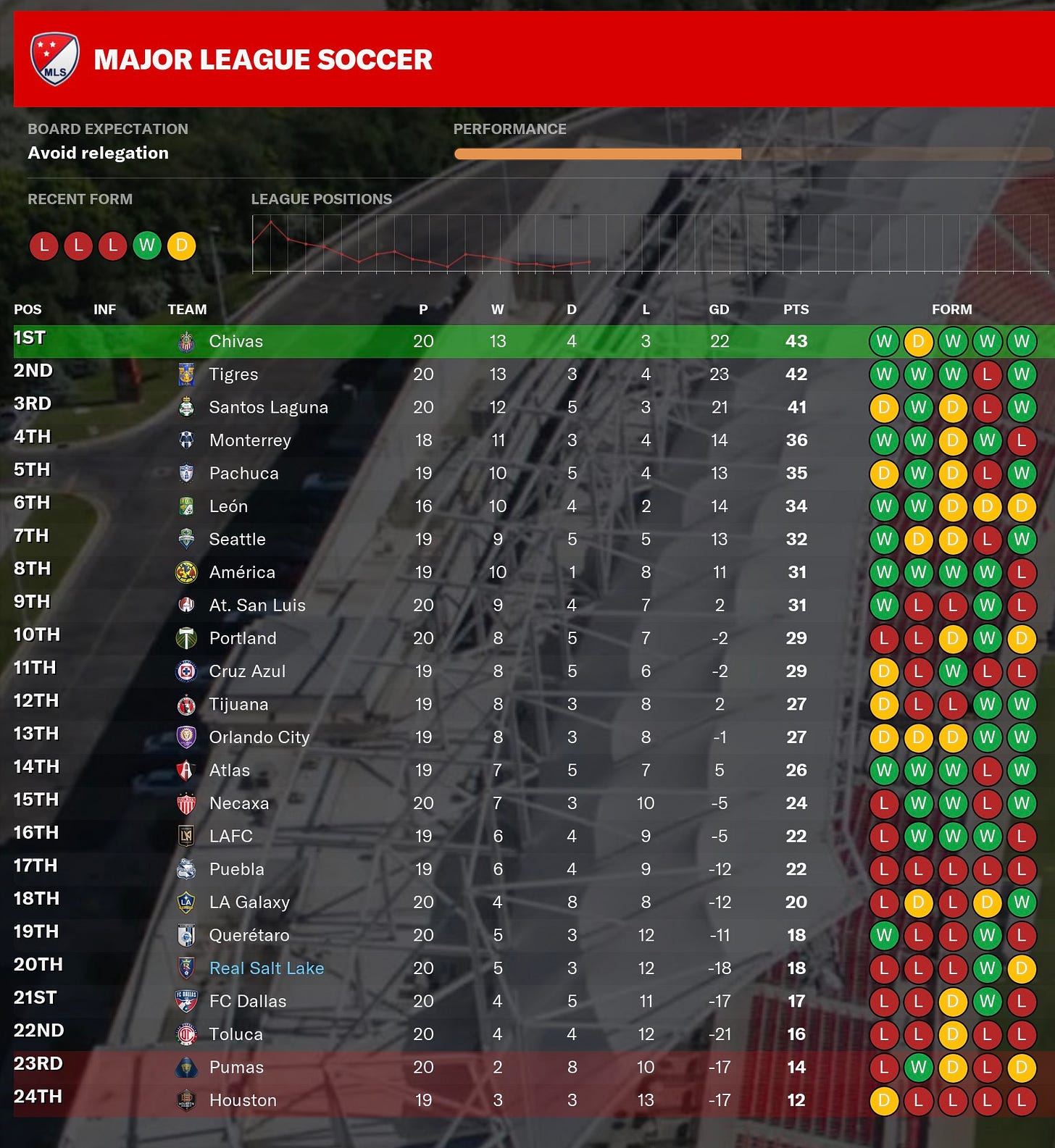This screenshot has width=1055, height=1148.
Task: Click Chivas' yellow D form result
Action: 918,340
